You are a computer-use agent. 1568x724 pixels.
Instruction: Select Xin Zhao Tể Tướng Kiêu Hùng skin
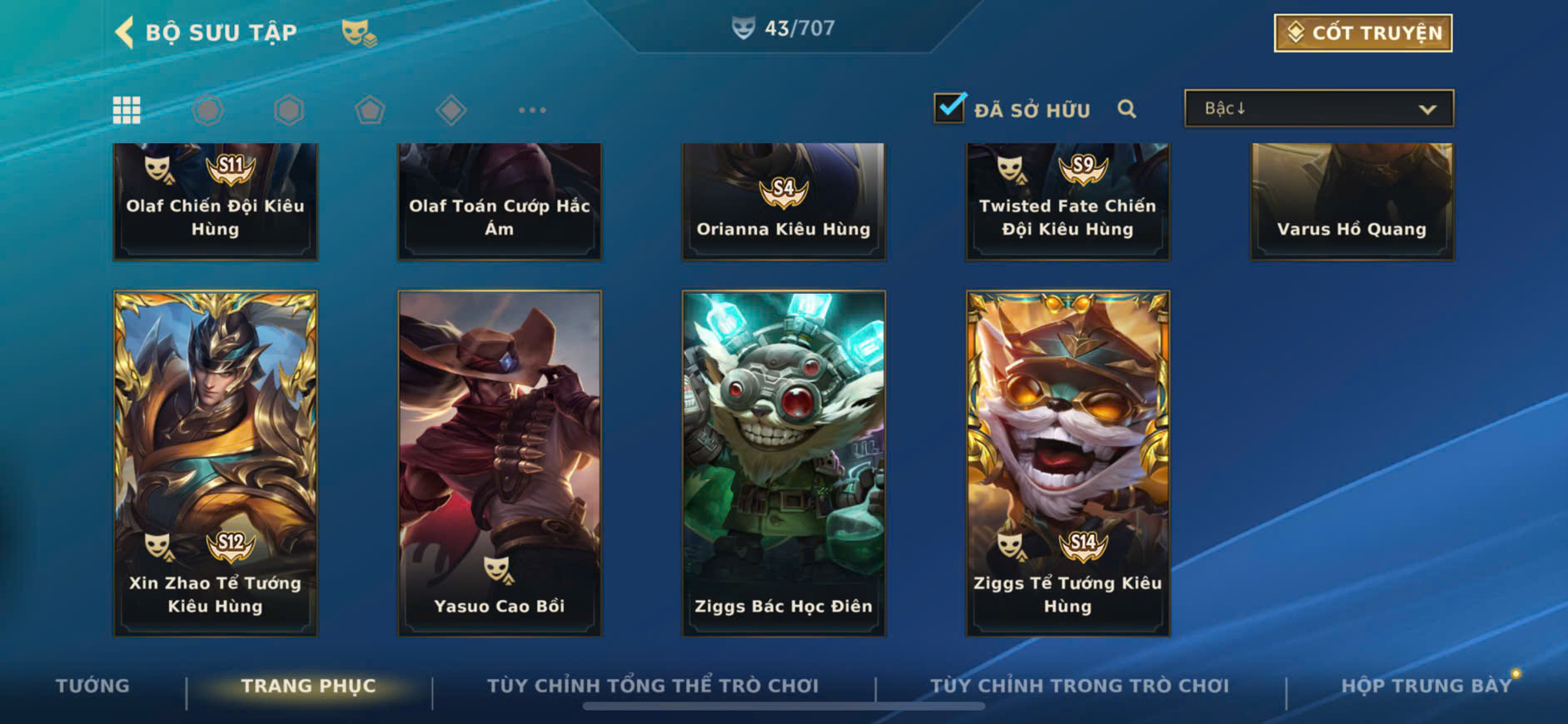215,463
